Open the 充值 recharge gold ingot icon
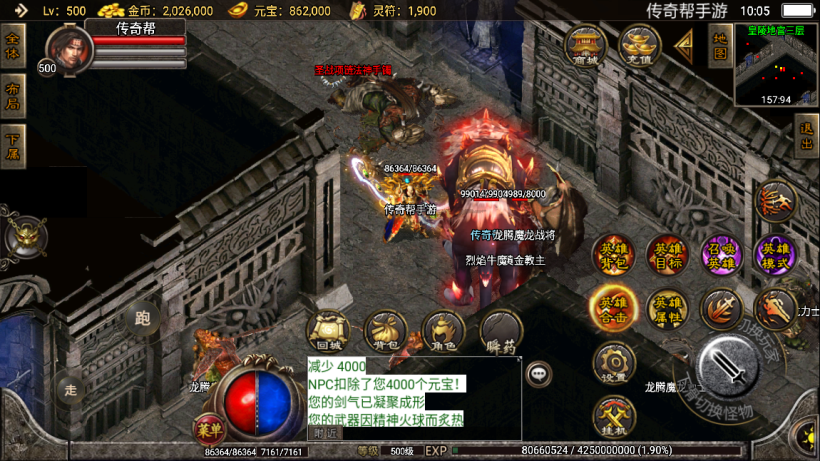 pyautogui.click(x=638, y=46)
